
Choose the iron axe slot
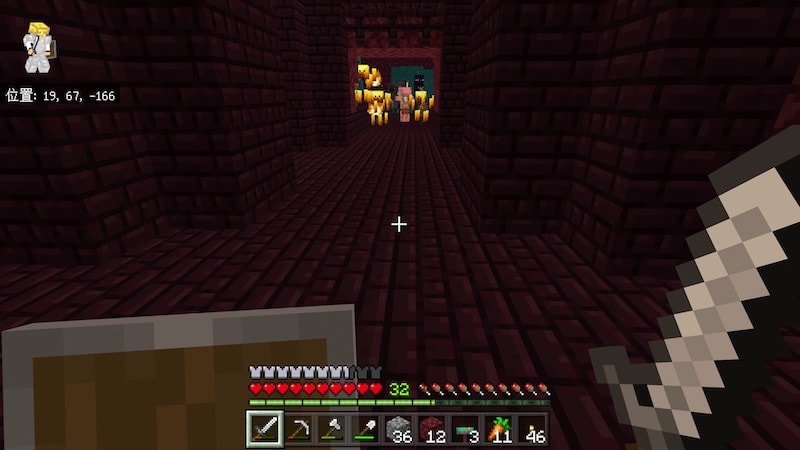(x=330, y=429)
